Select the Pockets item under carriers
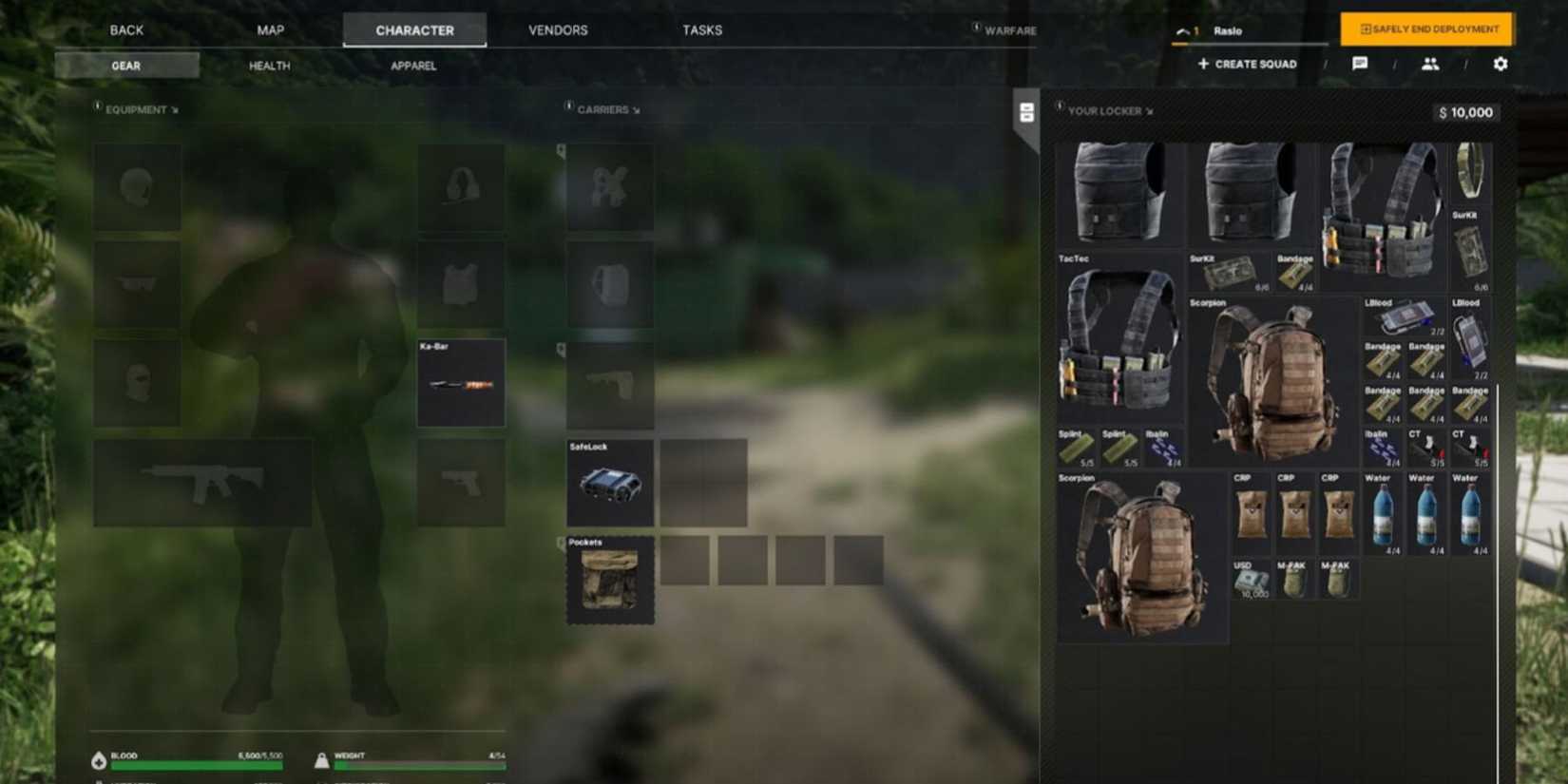The height and width of the screenshot is (784, 1568). tap(609, 582)
